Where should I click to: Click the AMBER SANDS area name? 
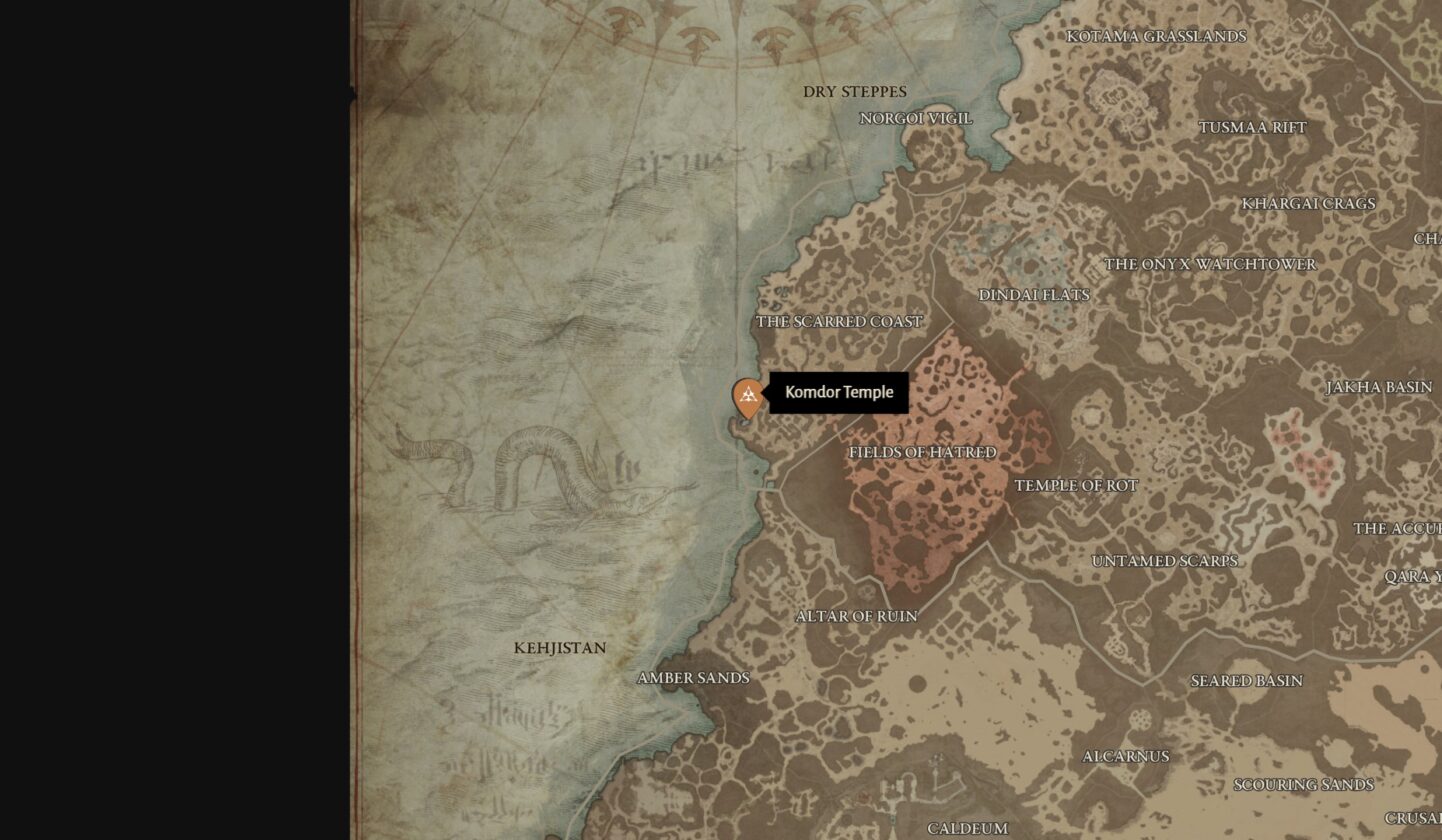694,678
